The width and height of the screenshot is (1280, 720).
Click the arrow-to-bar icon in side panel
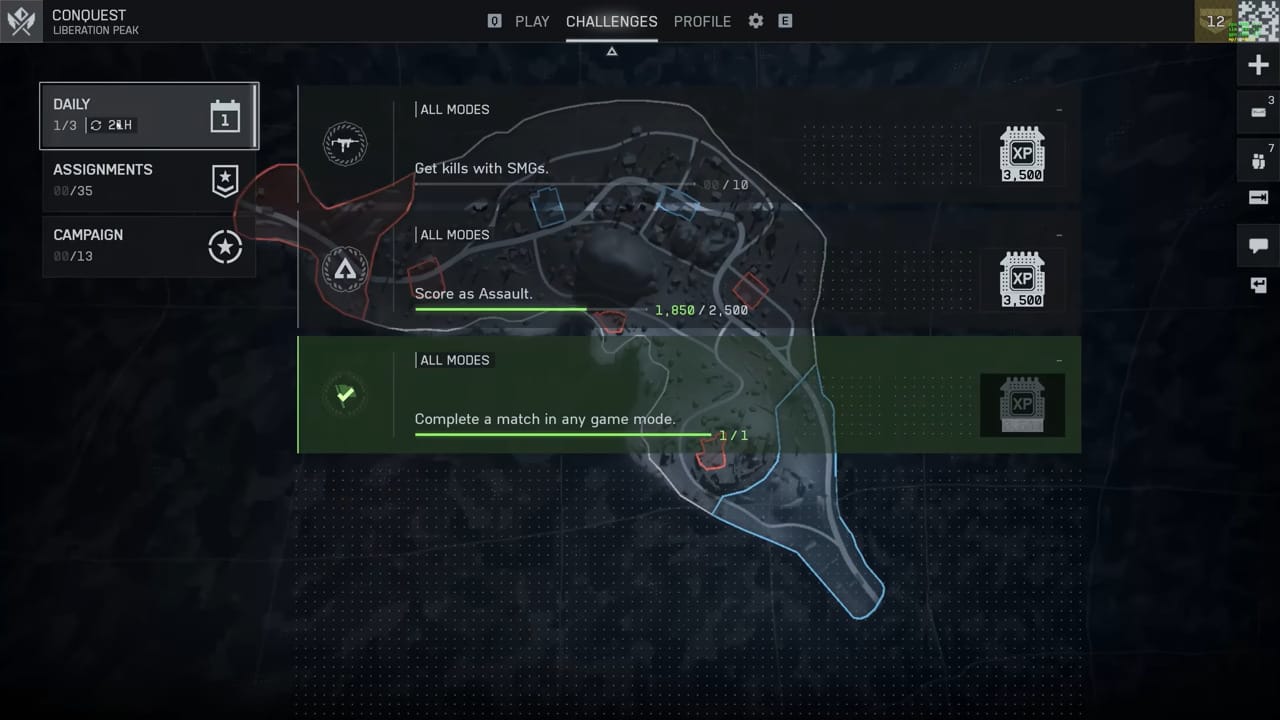[x=1258, y=198]
